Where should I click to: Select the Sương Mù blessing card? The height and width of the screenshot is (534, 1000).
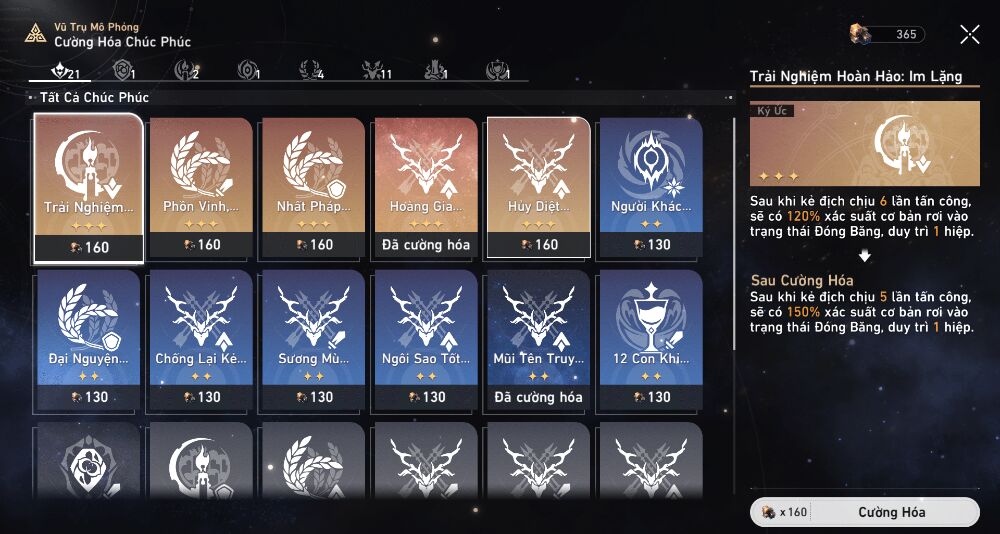[x=314, y=340]
